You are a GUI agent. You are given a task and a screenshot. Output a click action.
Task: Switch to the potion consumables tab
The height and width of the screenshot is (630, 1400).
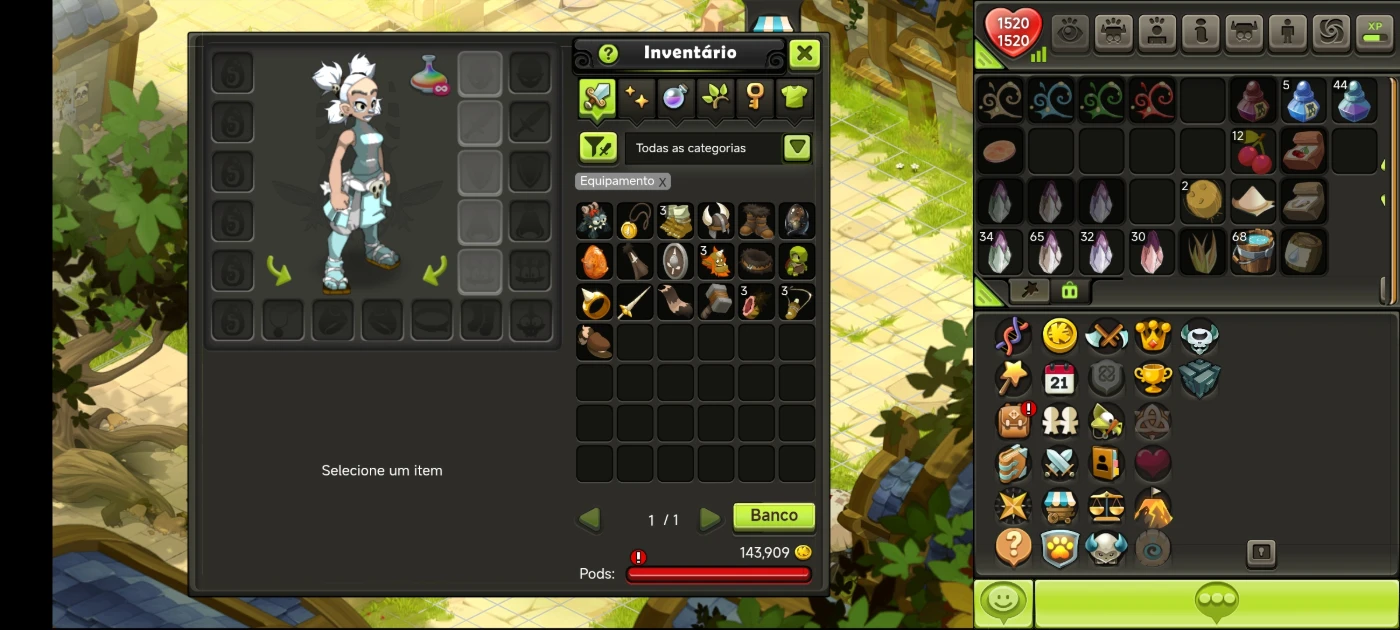pos(675,97)
